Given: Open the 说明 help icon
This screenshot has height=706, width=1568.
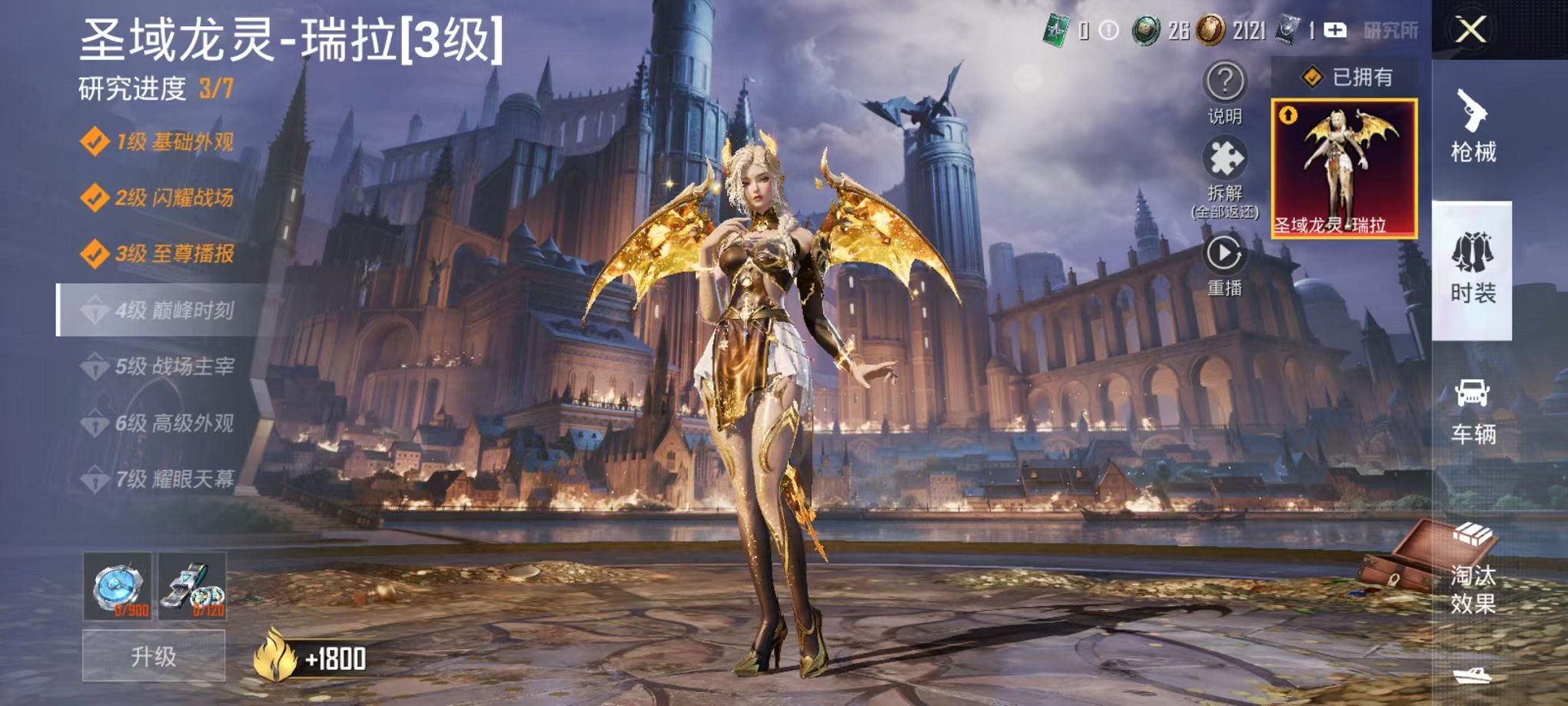Looking at the screenshot, I should tap(1224, 85).
